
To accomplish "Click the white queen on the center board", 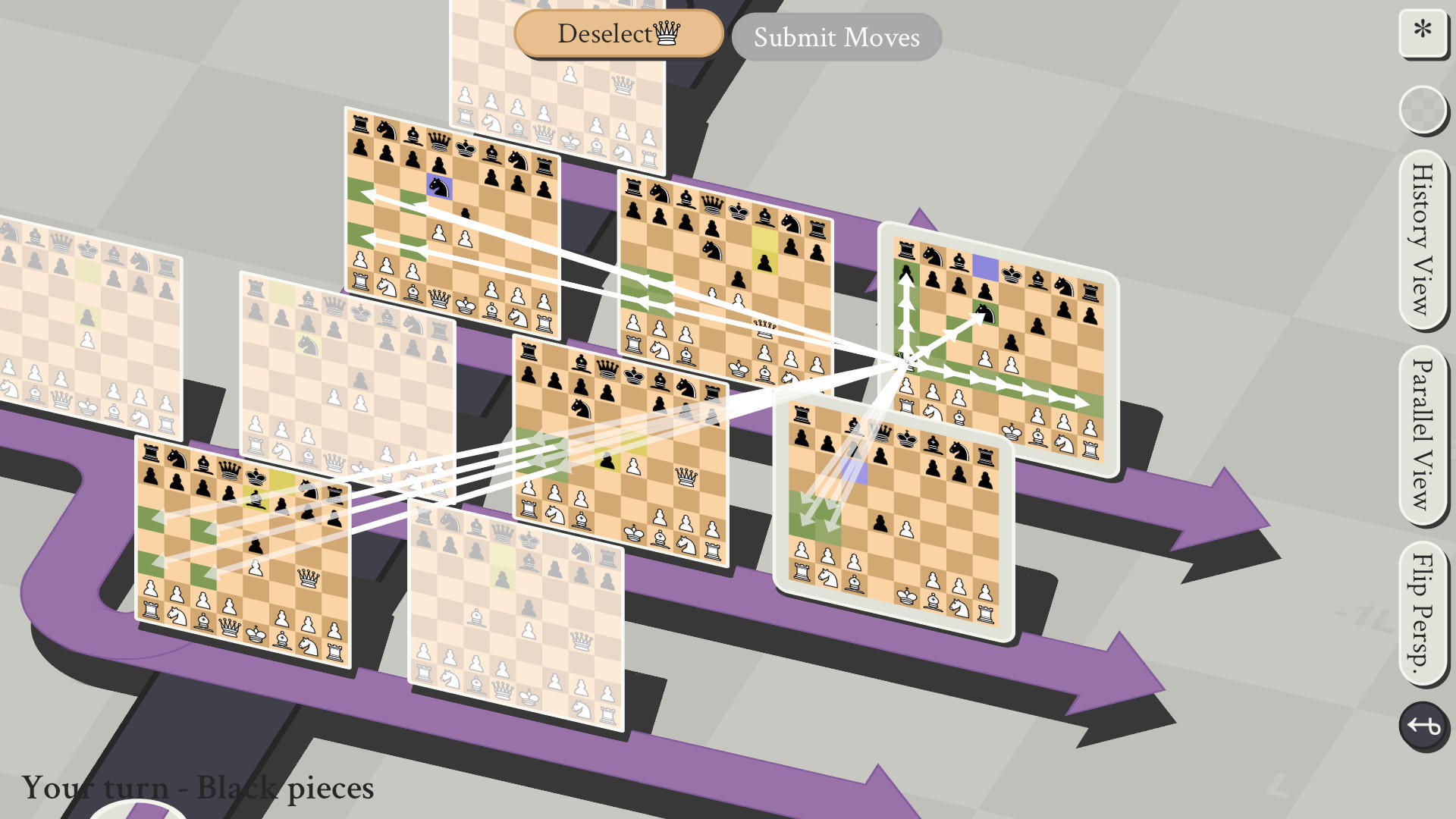I will [x=687, y=477].
